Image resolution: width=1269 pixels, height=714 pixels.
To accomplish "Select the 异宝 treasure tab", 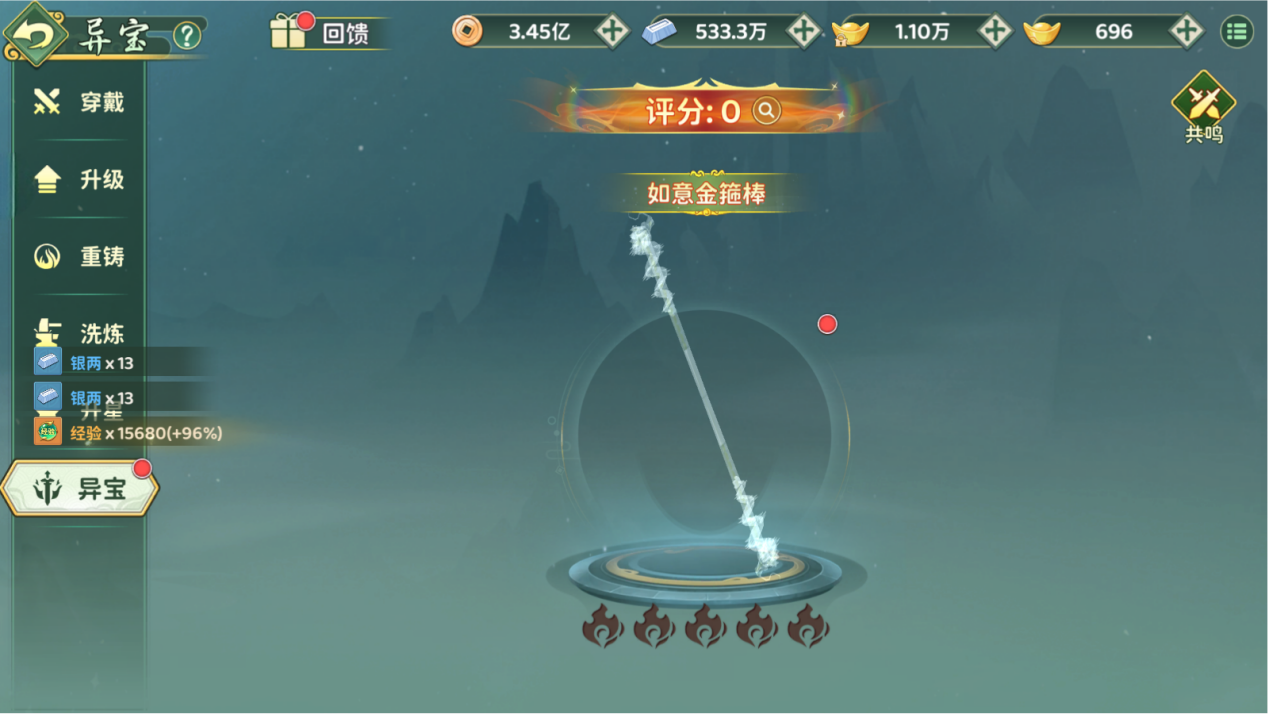I will 80,489.
